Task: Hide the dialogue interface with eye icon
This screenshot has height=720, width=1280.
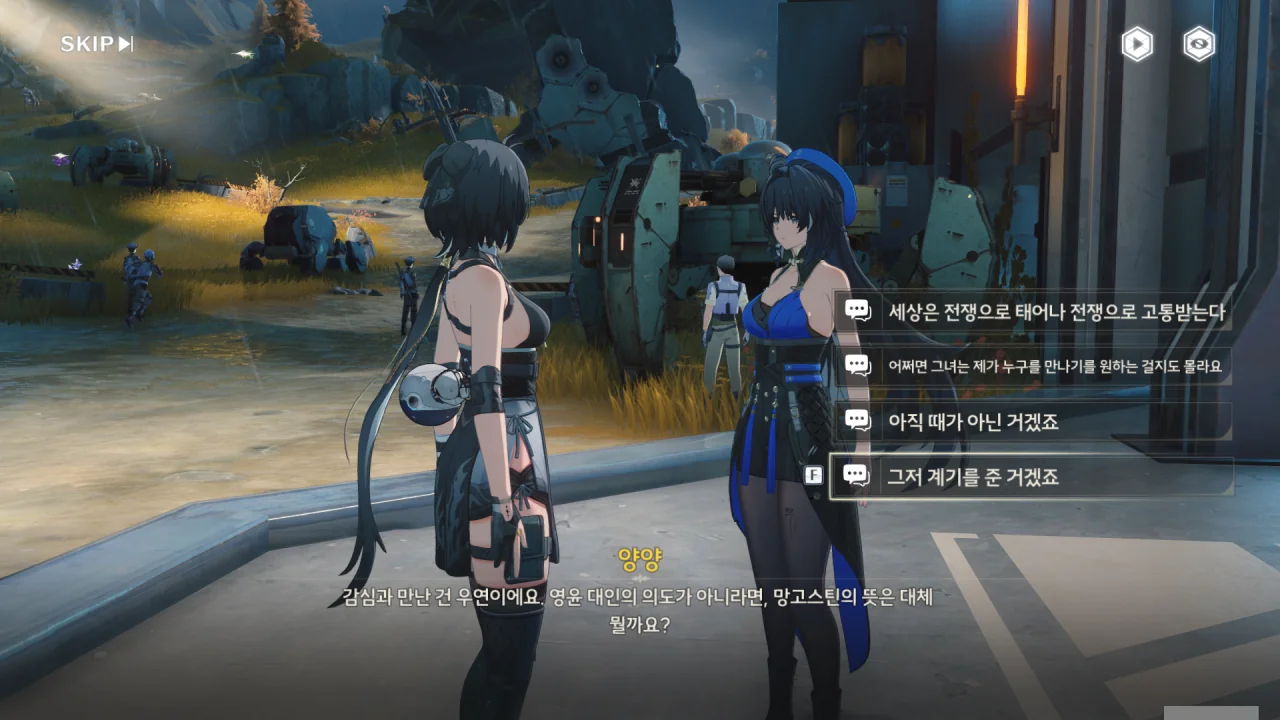Action: (1199, 44)
